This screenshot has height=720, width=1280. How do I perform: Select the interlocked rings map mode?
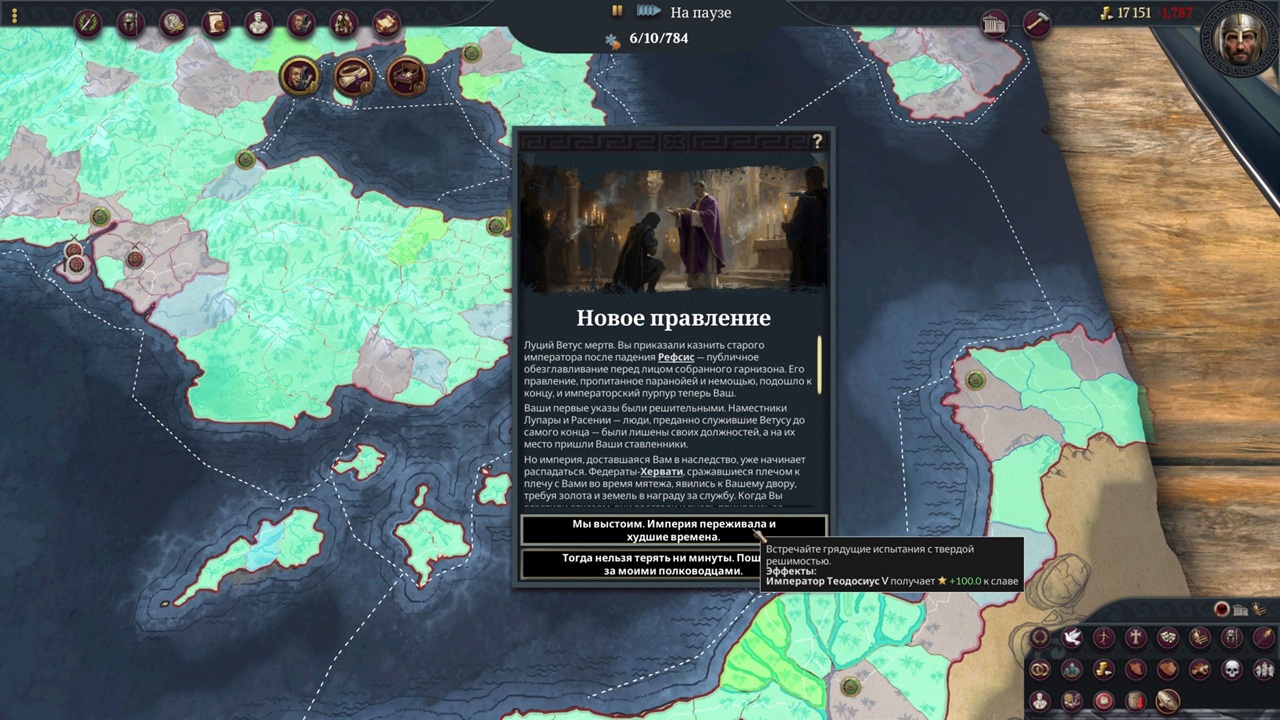(1039, 669)
